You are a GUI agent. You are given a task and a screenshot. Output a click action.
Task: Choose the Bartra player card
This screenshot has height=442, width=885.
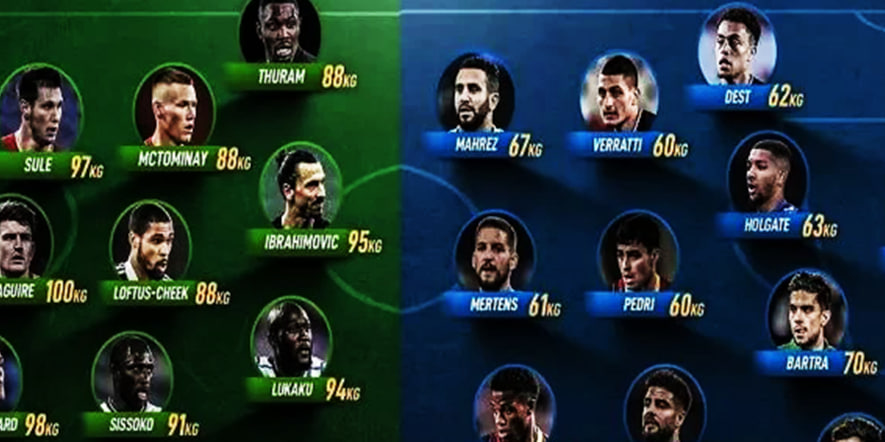click(x=806, y=310)
